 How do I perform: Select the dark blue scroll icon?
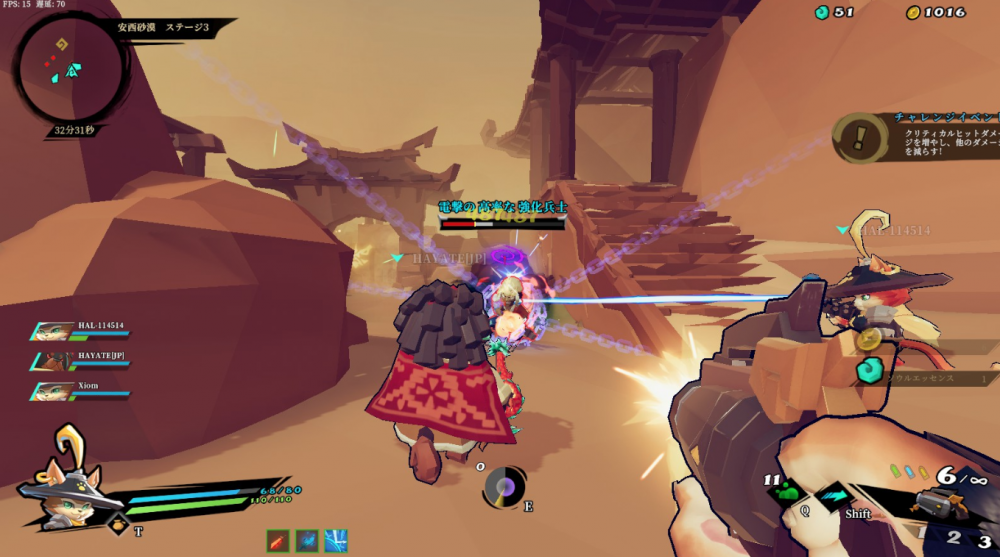pos(307,541)
